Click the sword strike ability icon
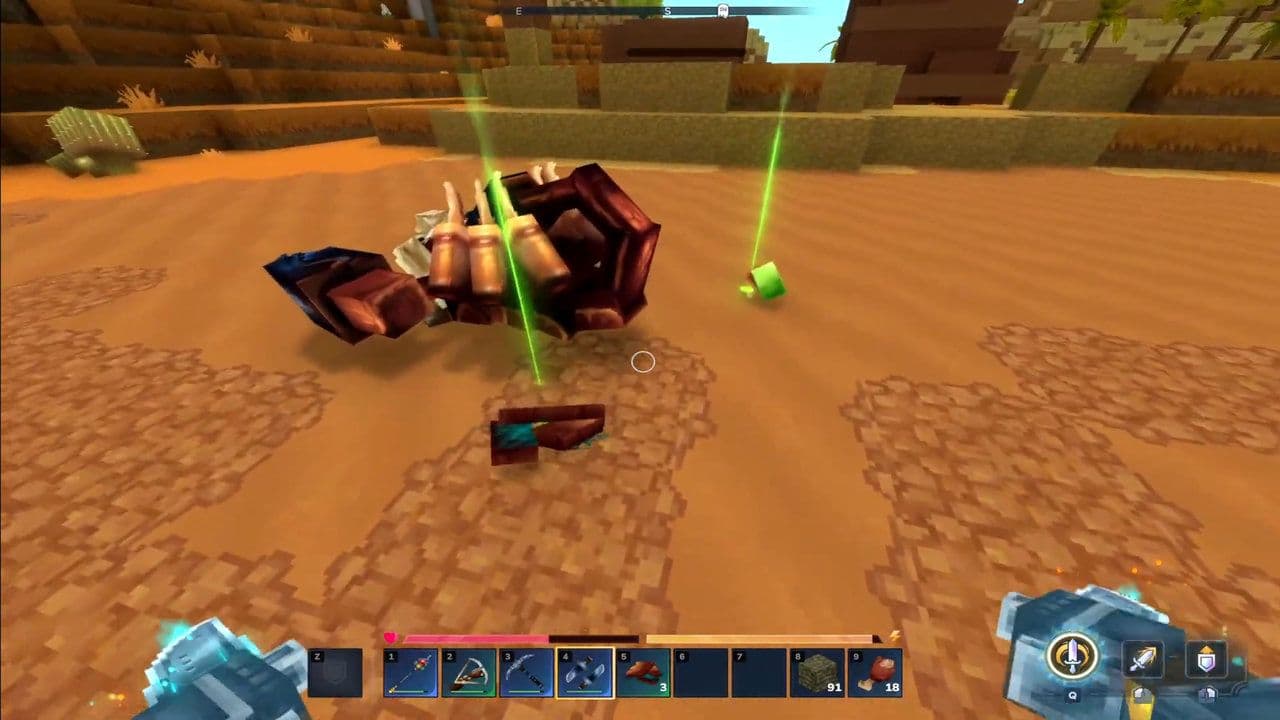 (1143, 658)
